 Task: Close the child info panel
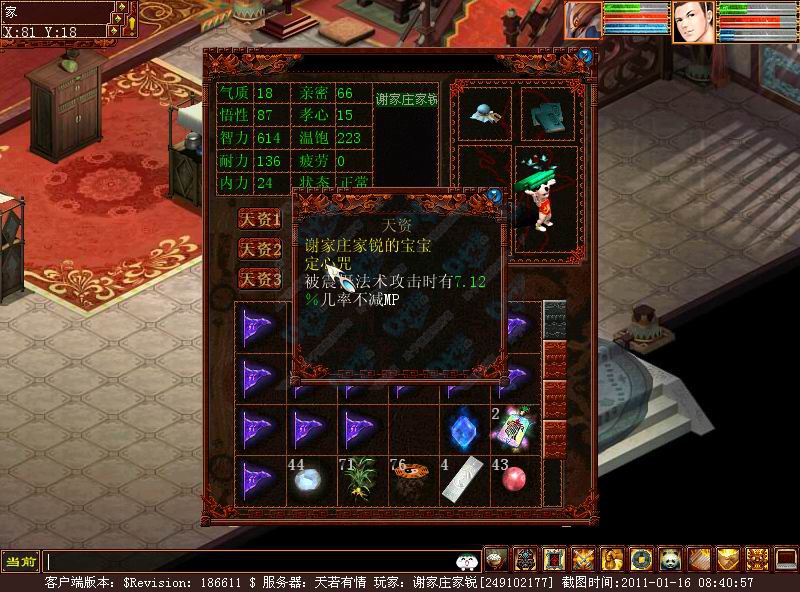(x=585, y=57)
